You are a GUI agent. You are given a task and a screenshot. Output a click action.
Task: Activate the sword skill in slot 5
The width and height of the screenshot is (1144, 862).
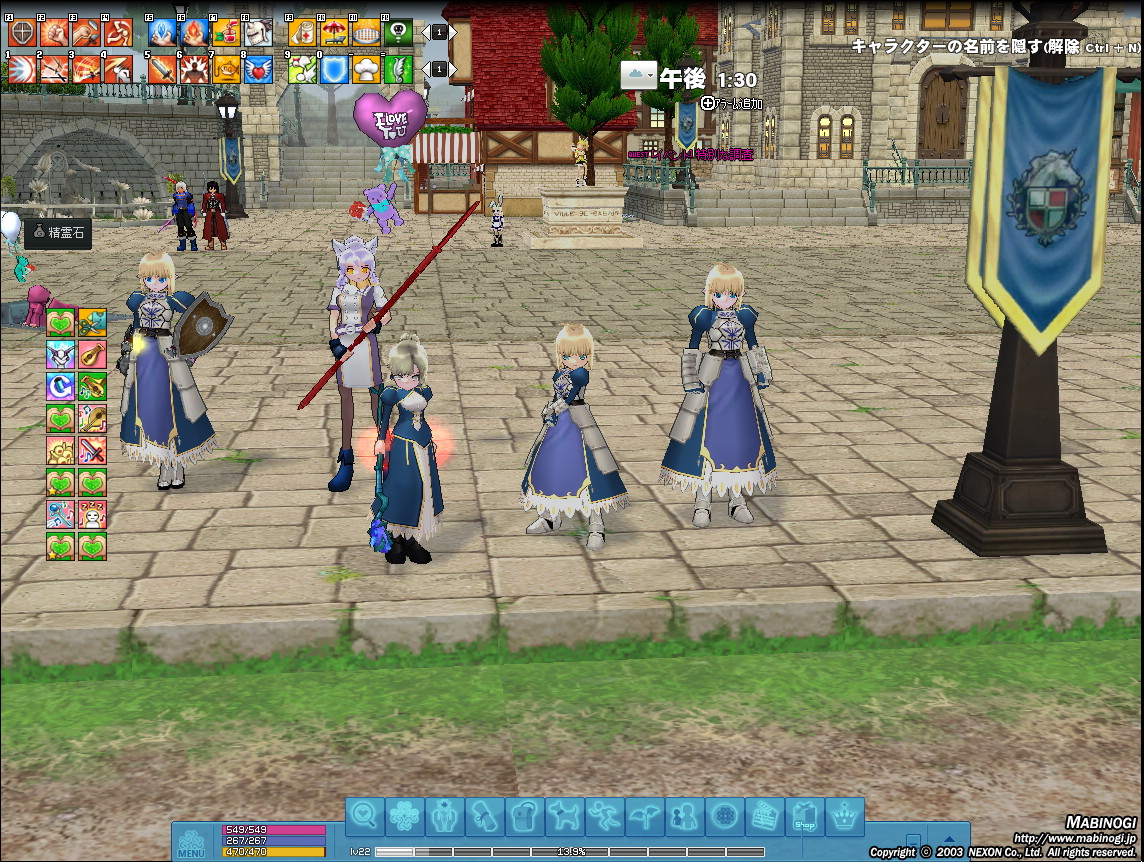[161, 69]
